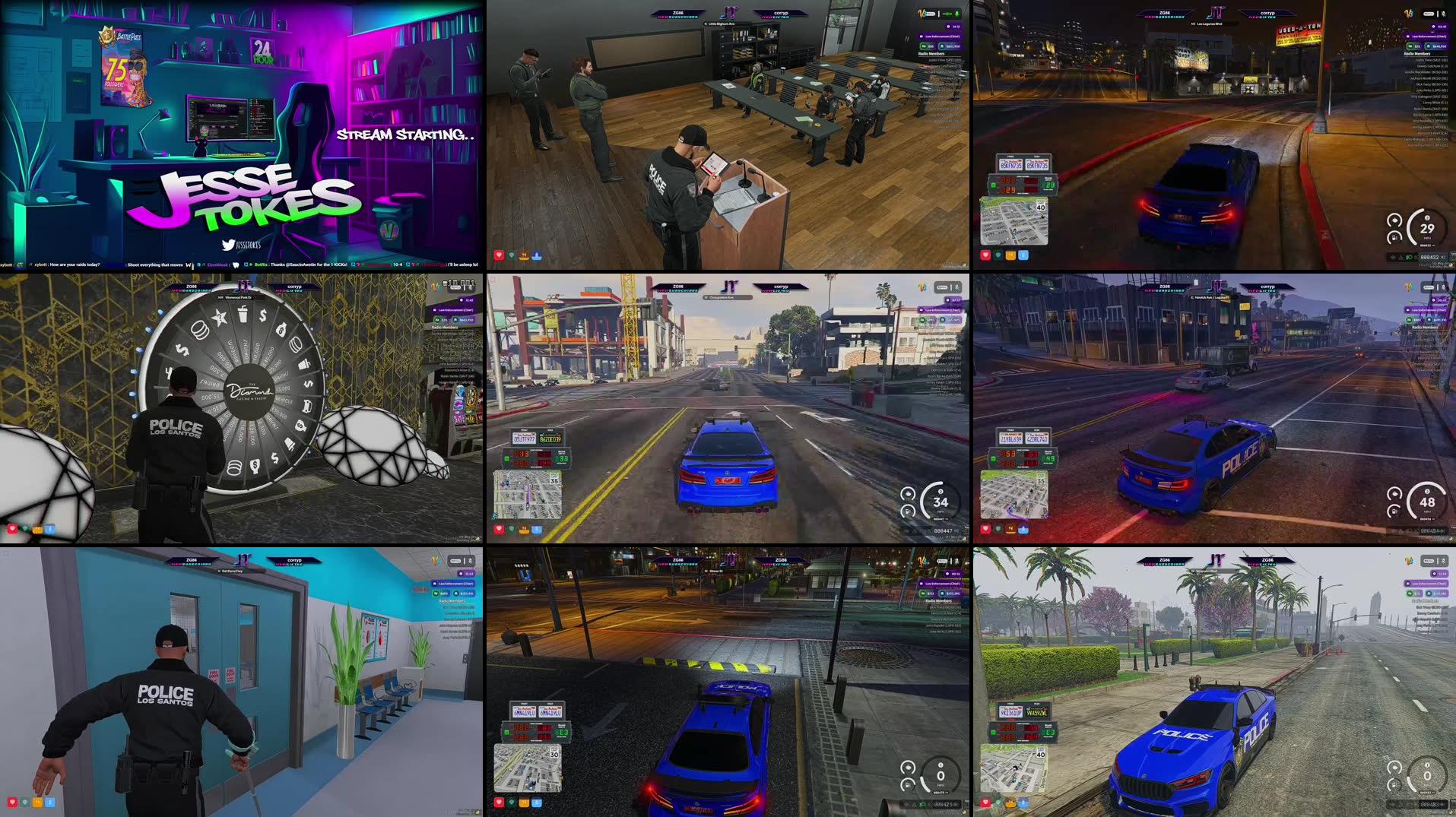Open the @JESSETOKES Twitter handle
The image size is (1456, 817).
(x=242, y=245)
